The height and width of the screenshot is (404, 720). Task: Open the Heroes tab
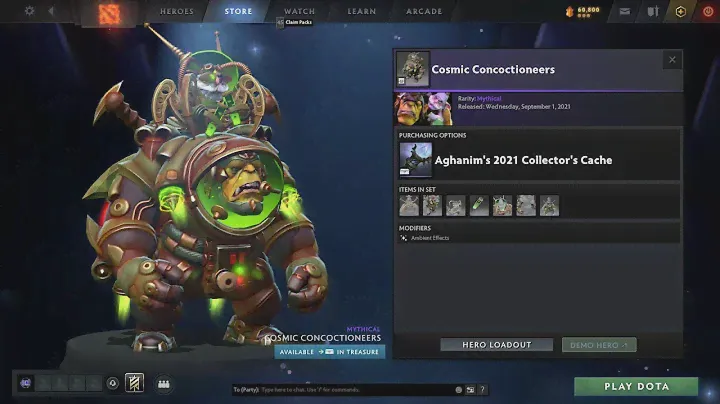point(177,12)
